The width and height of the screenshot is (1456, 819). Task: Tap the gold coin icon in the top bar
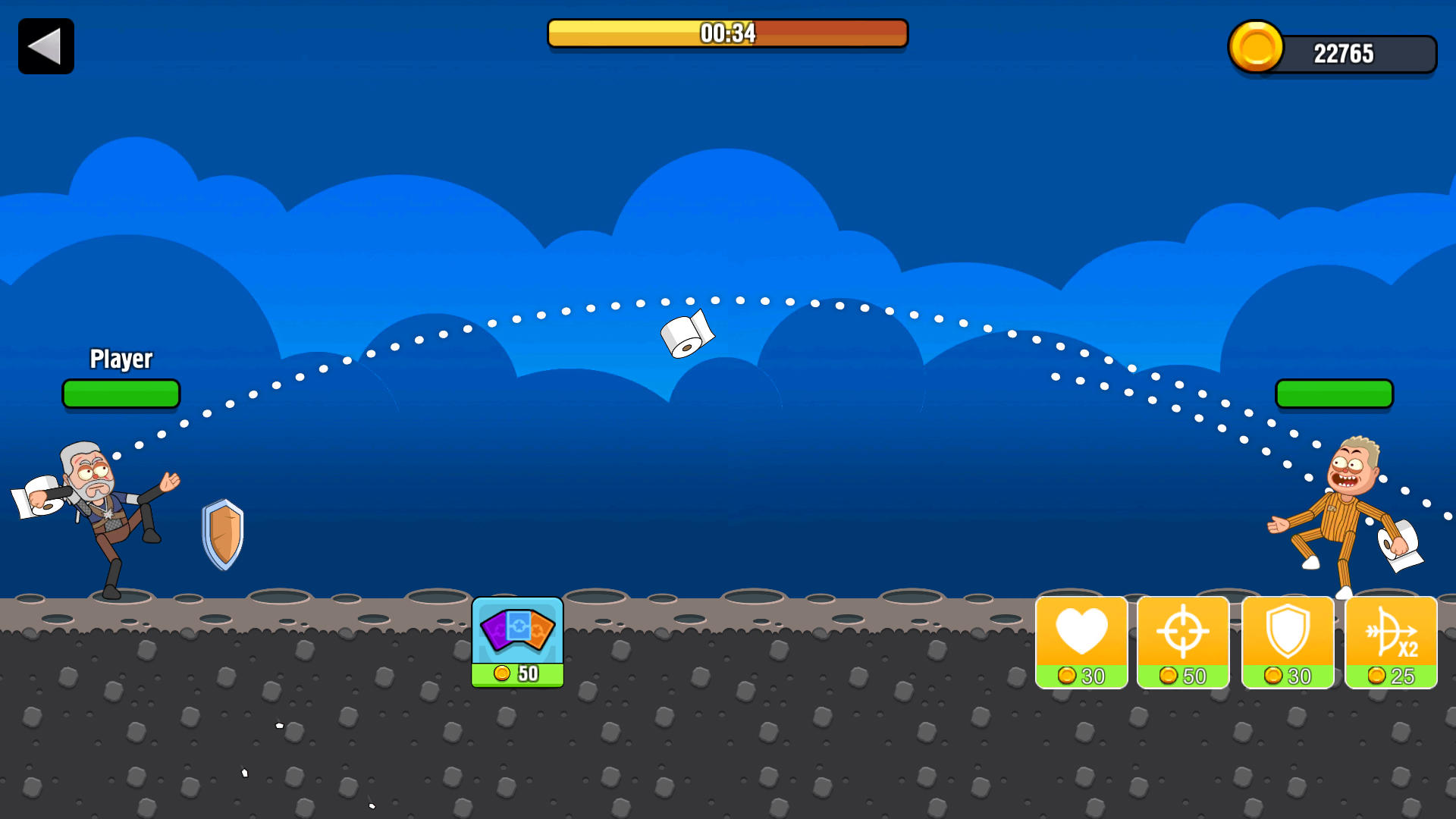[x=1255, y=47]
